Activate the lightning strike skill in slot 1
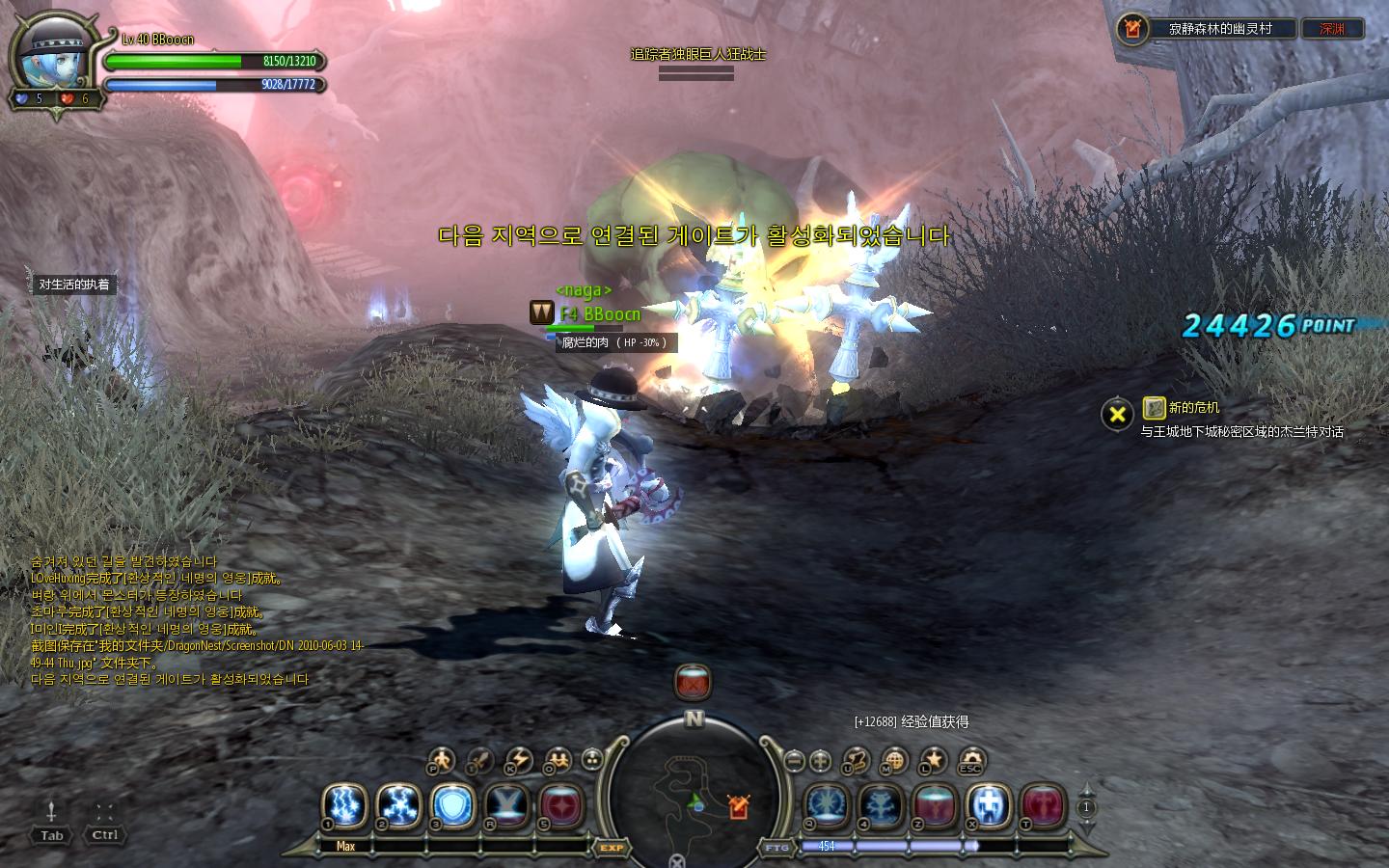The width and height of the screenshot is (1389, 868). click(343, 804)
